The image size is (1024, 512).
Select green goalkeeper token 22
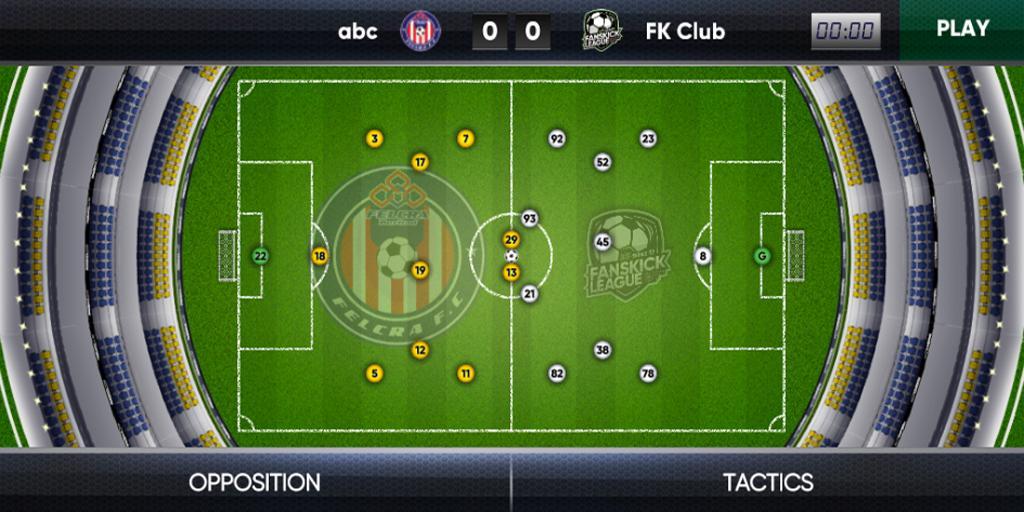(260, 256)
